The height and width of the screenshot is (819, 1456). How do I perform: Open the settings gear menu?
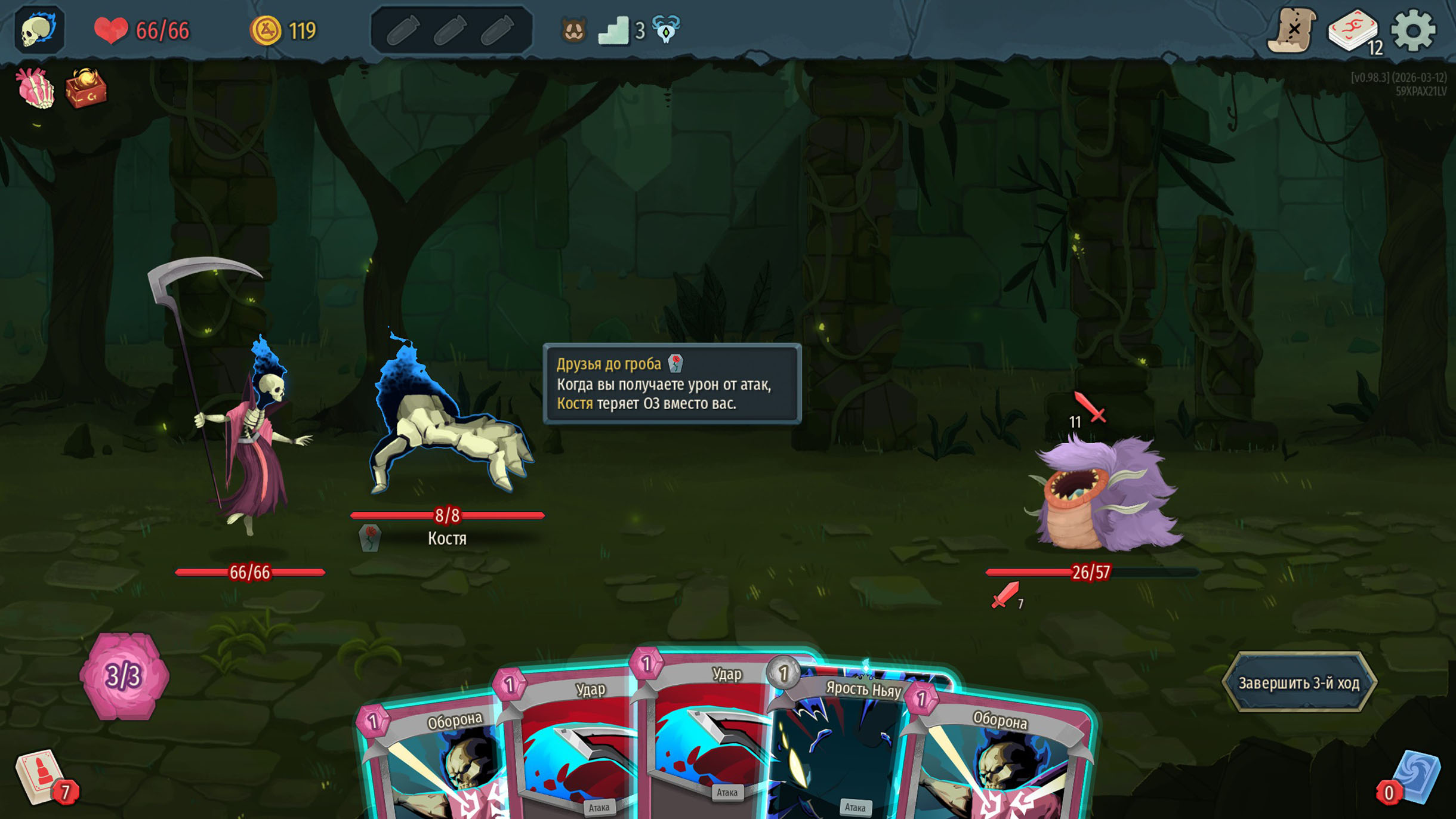1412,30
